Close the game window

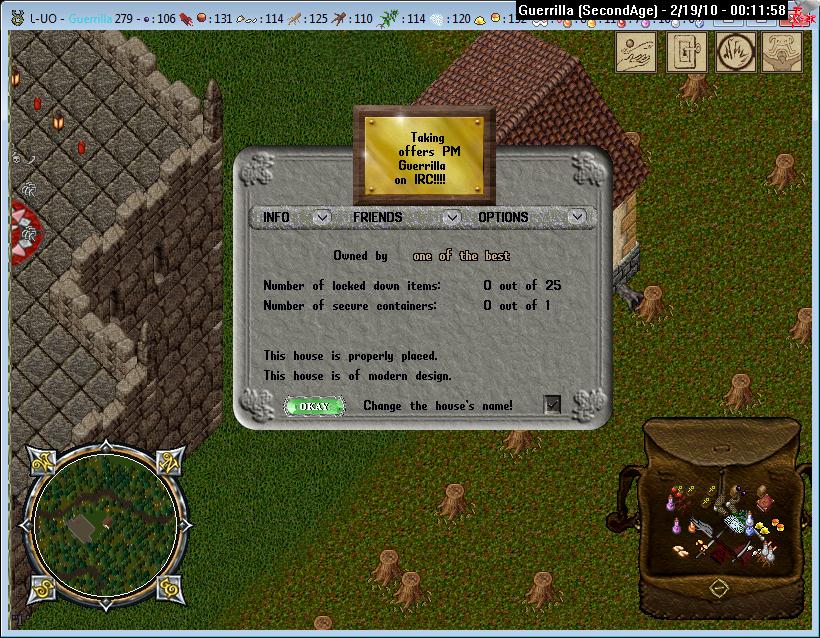pyautogui.click(x=807, y=10)
